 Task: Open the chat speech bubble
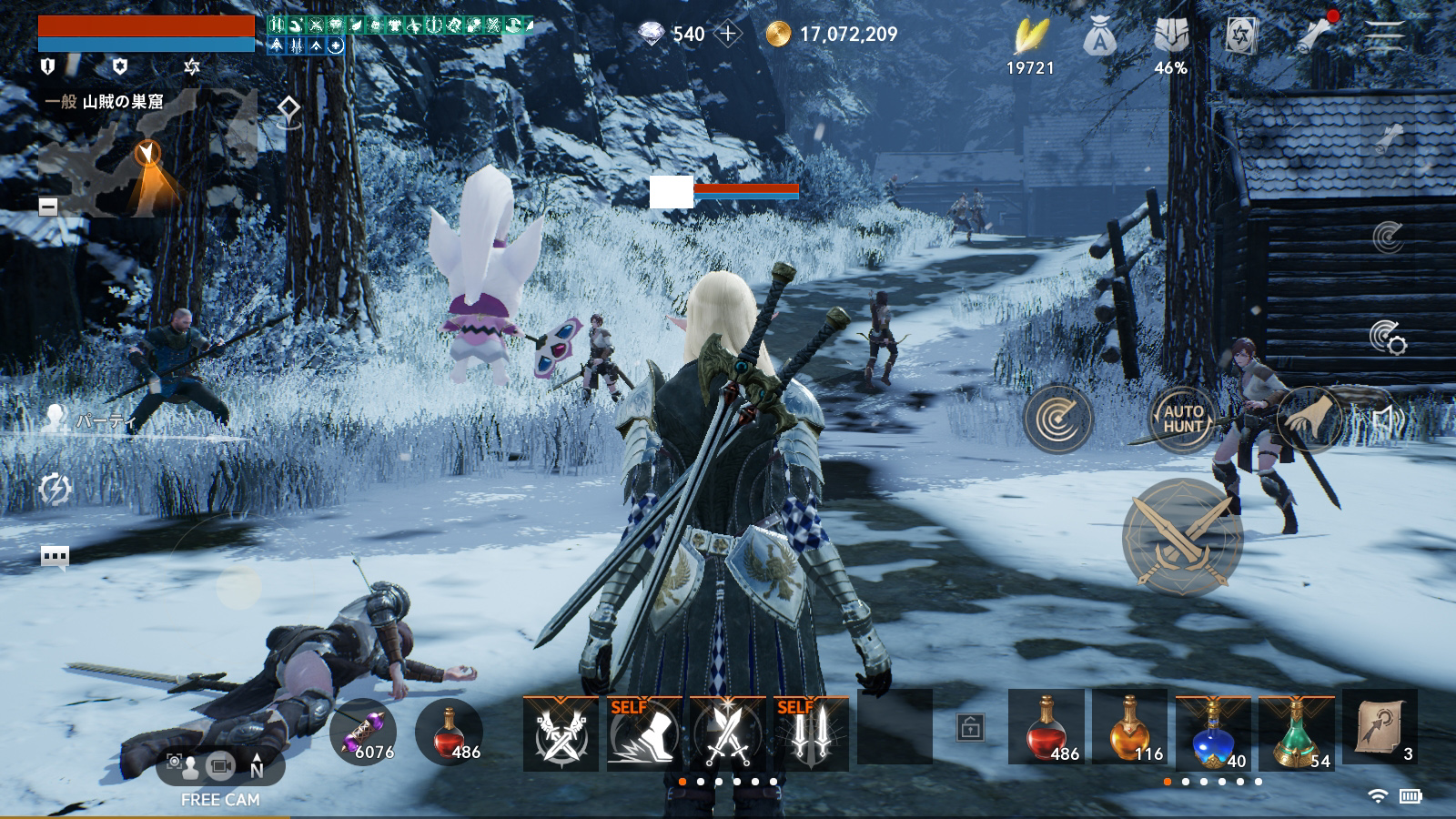pyautogui.click(x=55, y=556)
